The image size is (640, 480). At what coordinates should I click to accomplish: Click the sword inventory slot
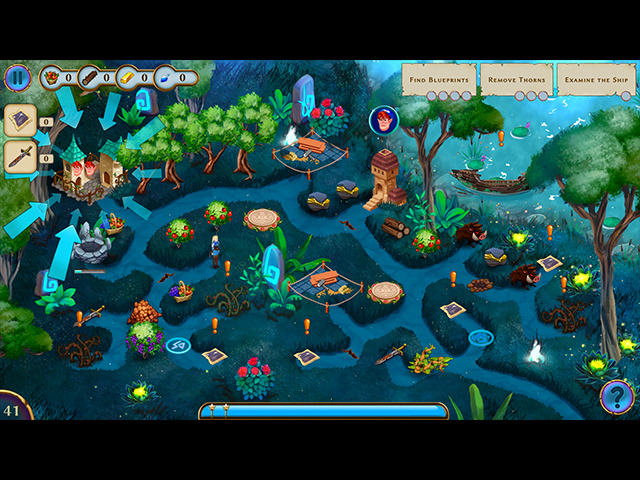point(20,156)
